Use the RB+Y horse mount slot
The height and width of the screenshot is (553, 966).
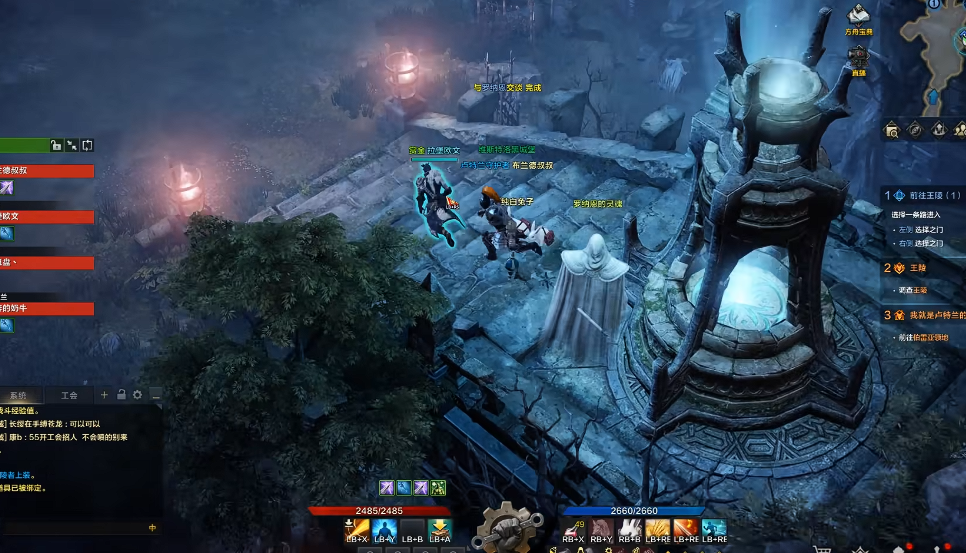[602, 530]
